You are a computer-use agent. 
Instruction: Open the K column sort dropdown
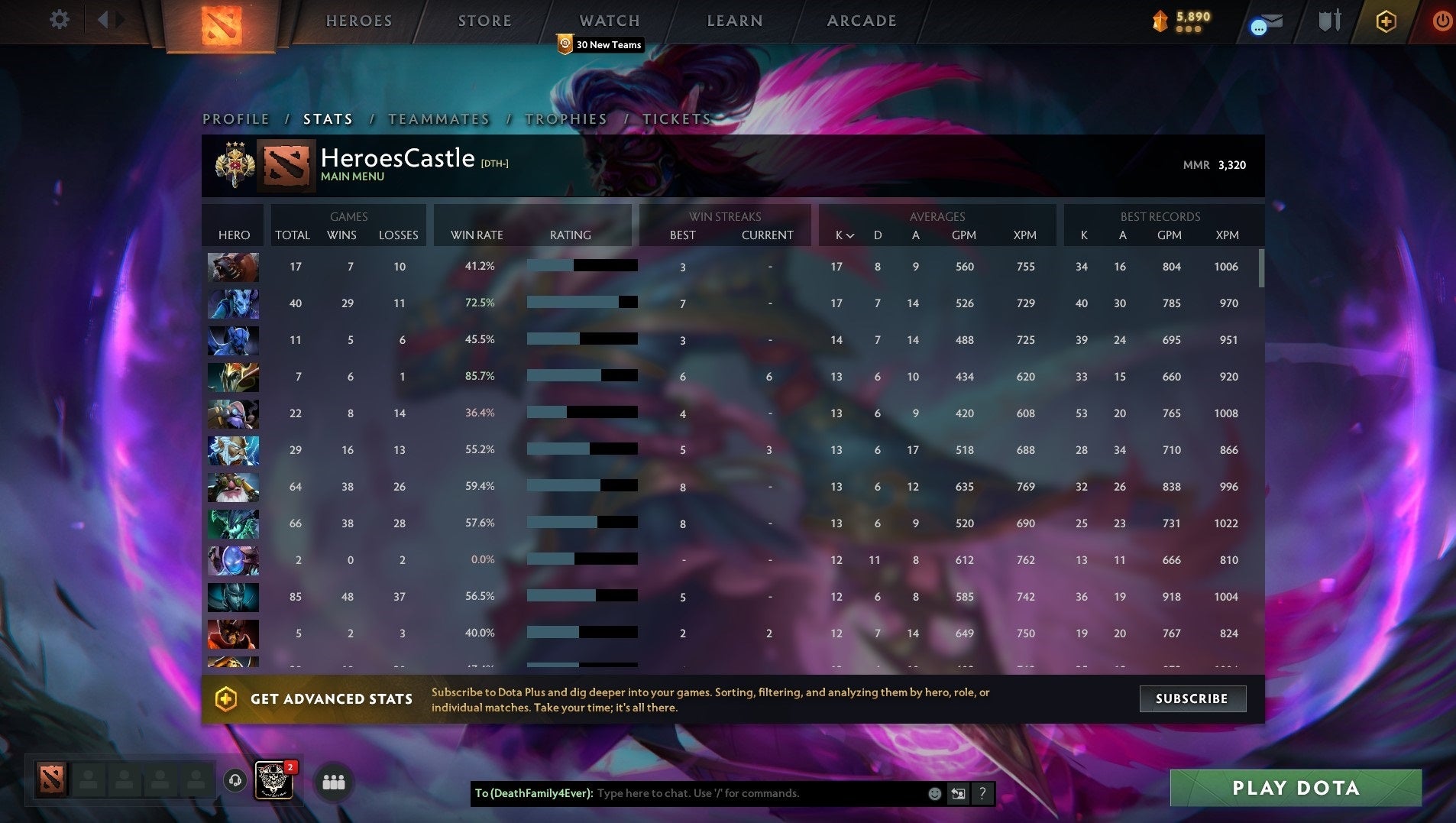[844, 235]
